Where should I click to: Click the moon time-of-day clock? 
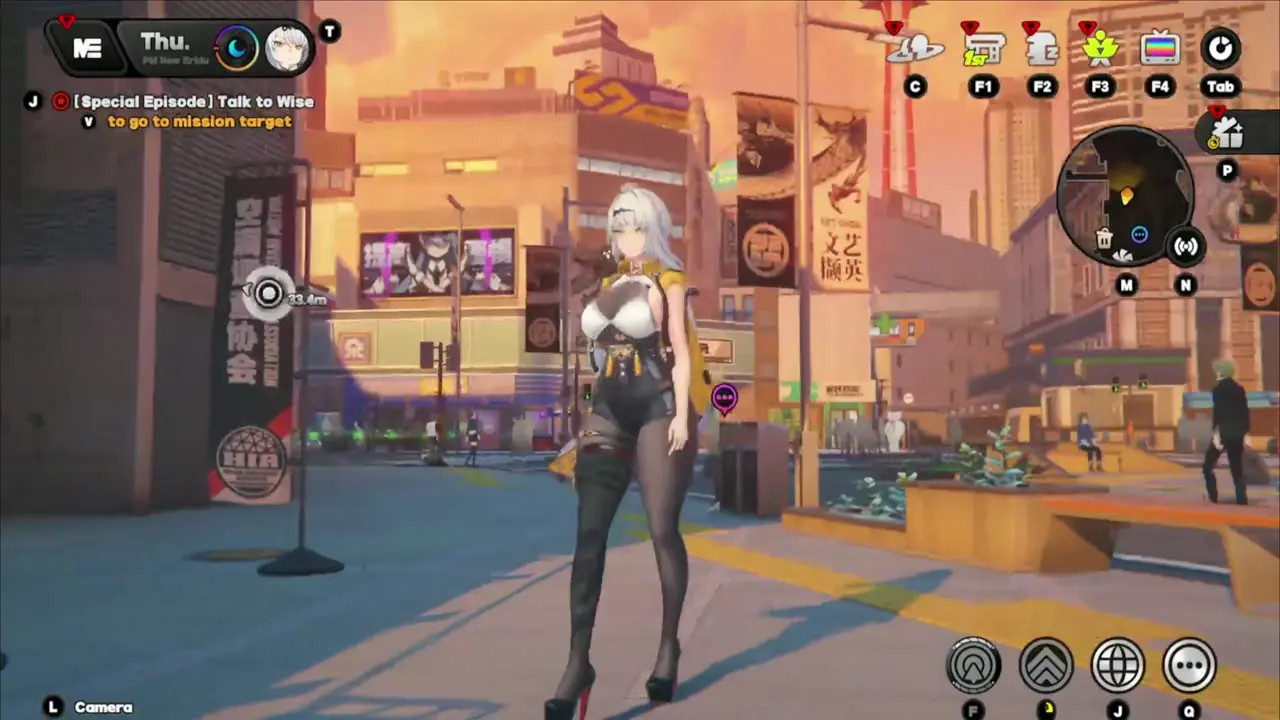(x=237, y=48)
